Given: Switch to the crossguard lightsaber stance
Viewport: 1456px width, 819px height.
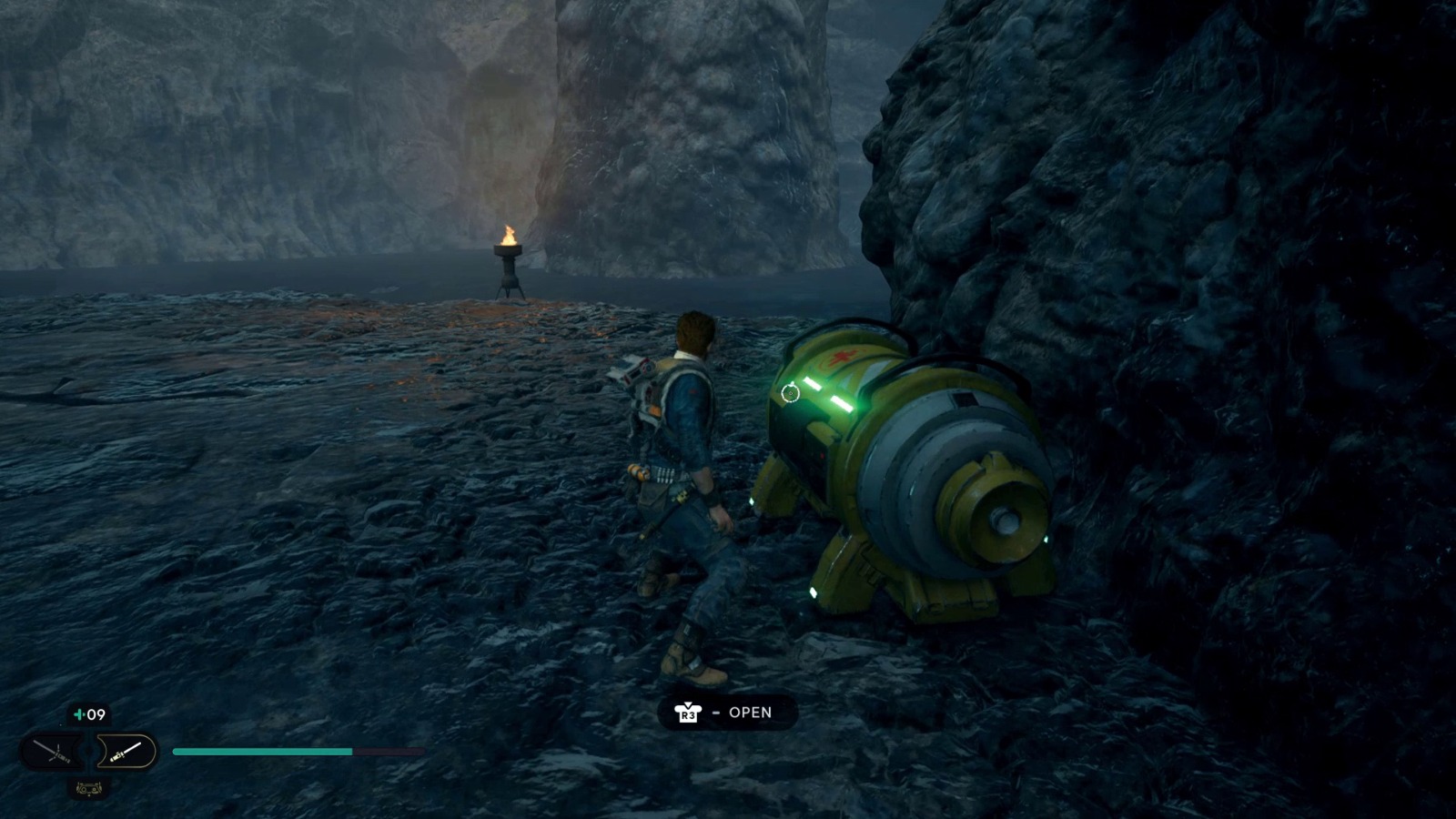Looking at the screenshot, I should pyautogui.click(x=52, y=752).
